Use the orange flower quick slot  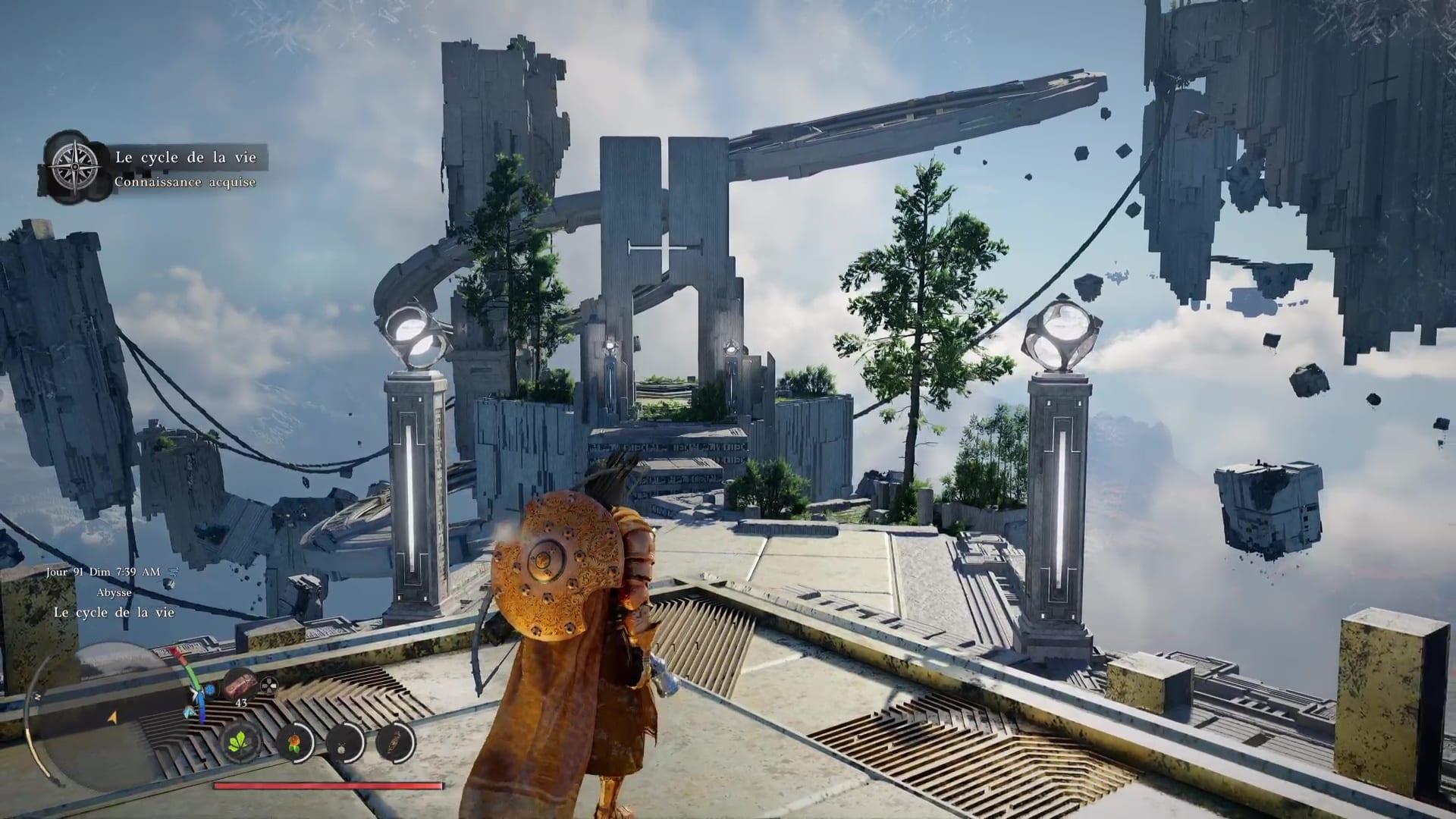point(293,742)
